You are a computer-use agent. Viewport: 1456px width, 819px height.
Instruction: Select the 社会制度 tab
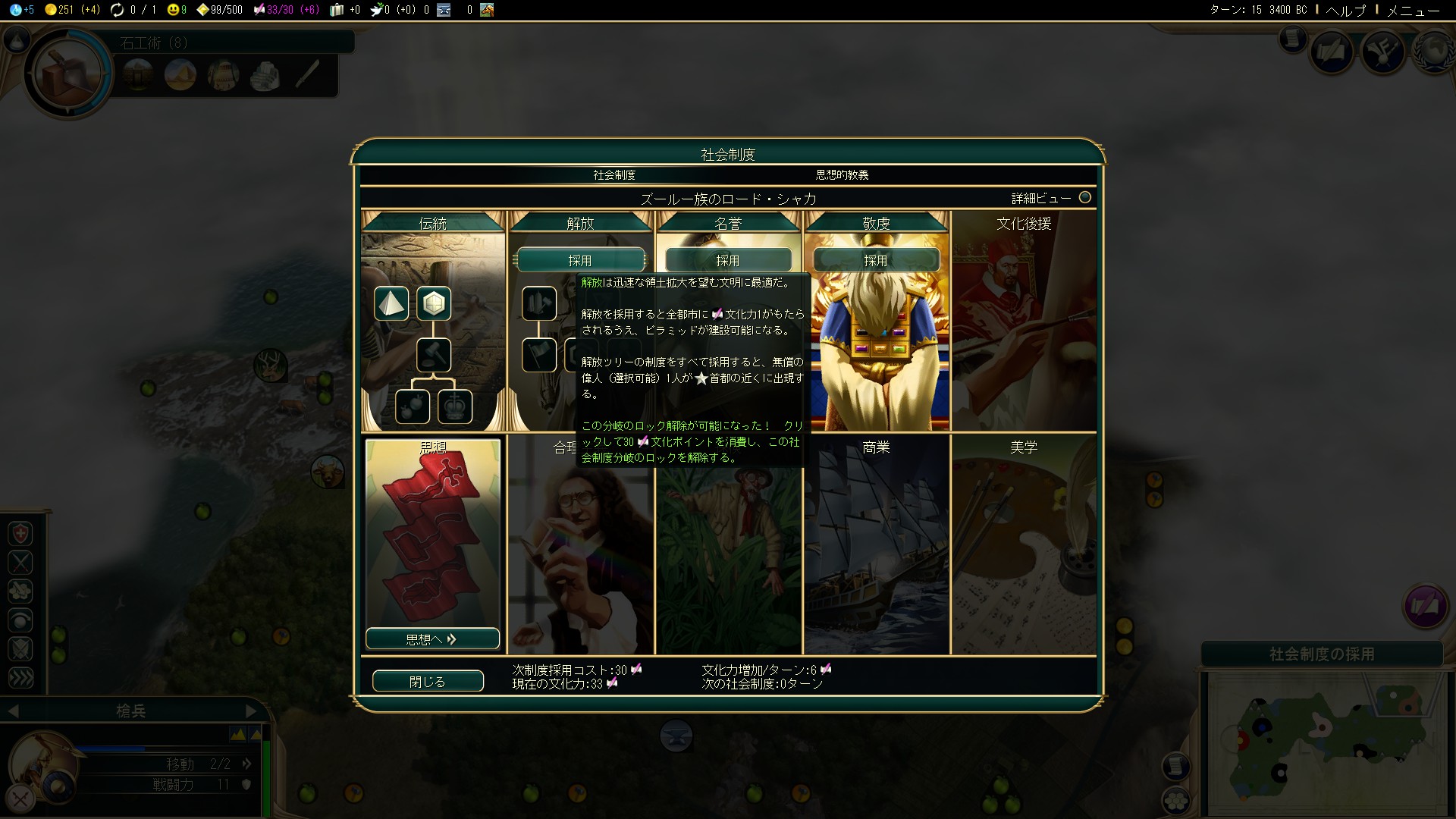click(x=614, y=175)
